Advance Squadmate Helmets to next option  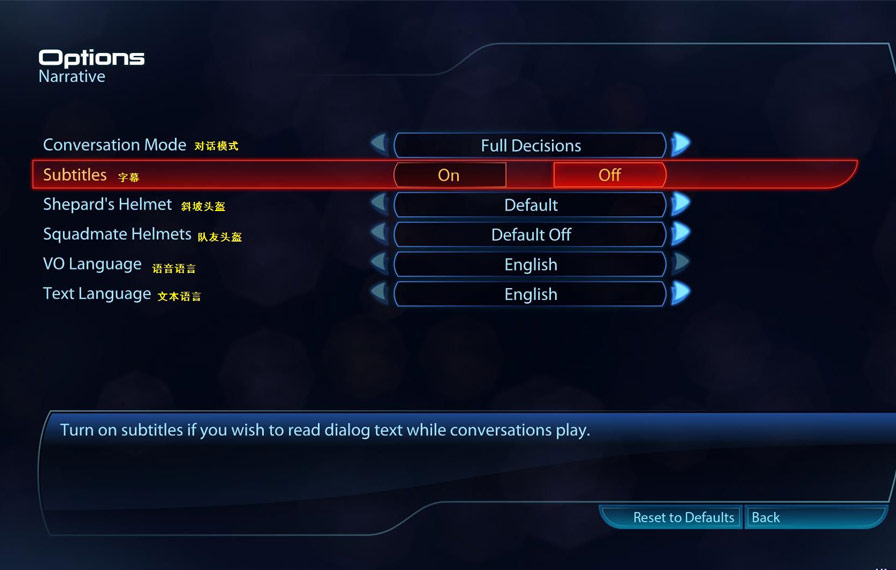click(681, 234)
